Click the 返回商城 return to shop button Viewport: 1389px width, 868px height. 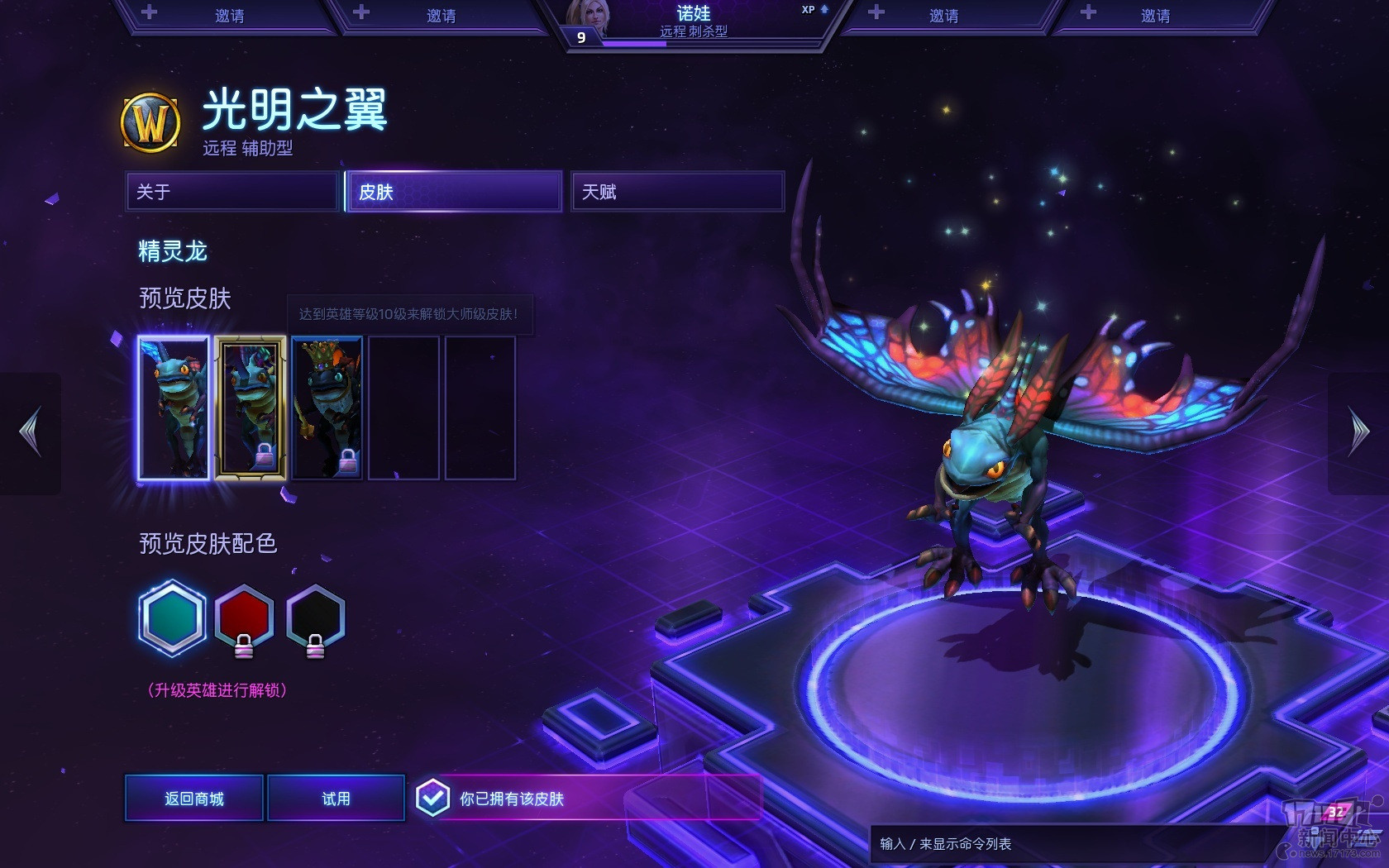pos(194,799)
